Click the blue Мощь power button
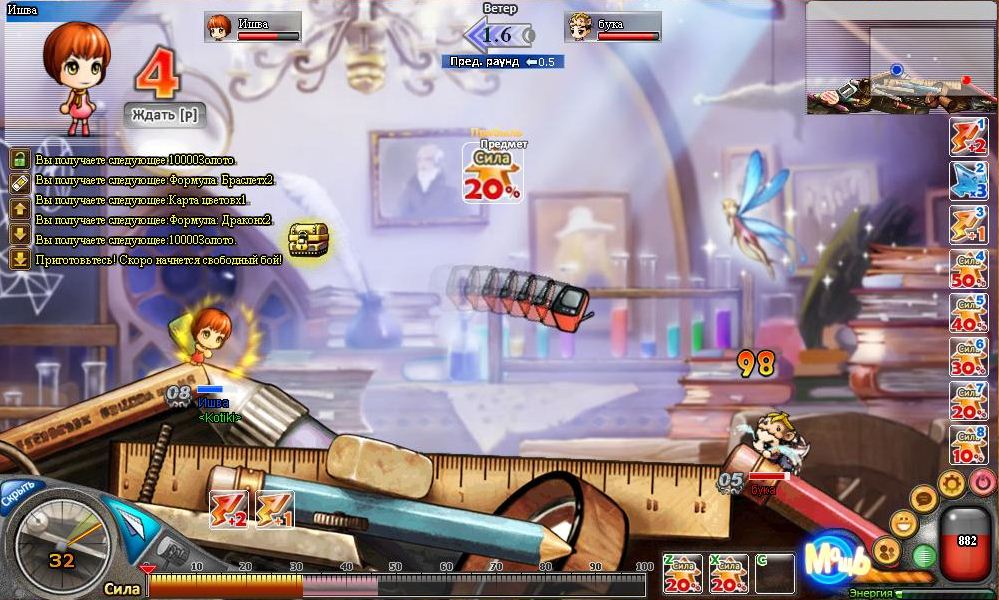This screenshot has height=600, width=999. point(829,559)
